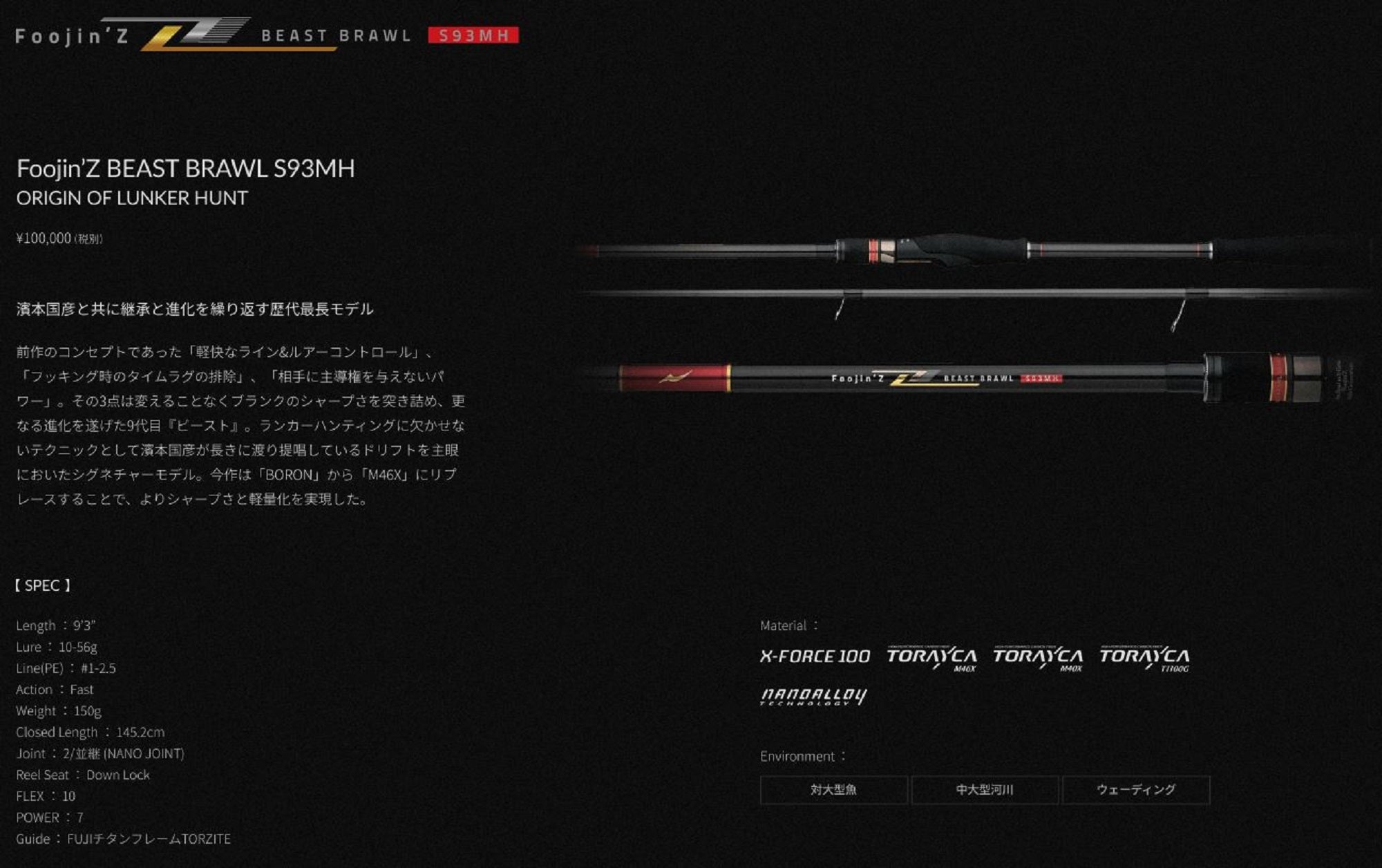Image resolution: width=1382 pixels, height=868 pixels.
Task: Choose the TORAYCA T1100G material logo
Action: tap(1144, 658)
